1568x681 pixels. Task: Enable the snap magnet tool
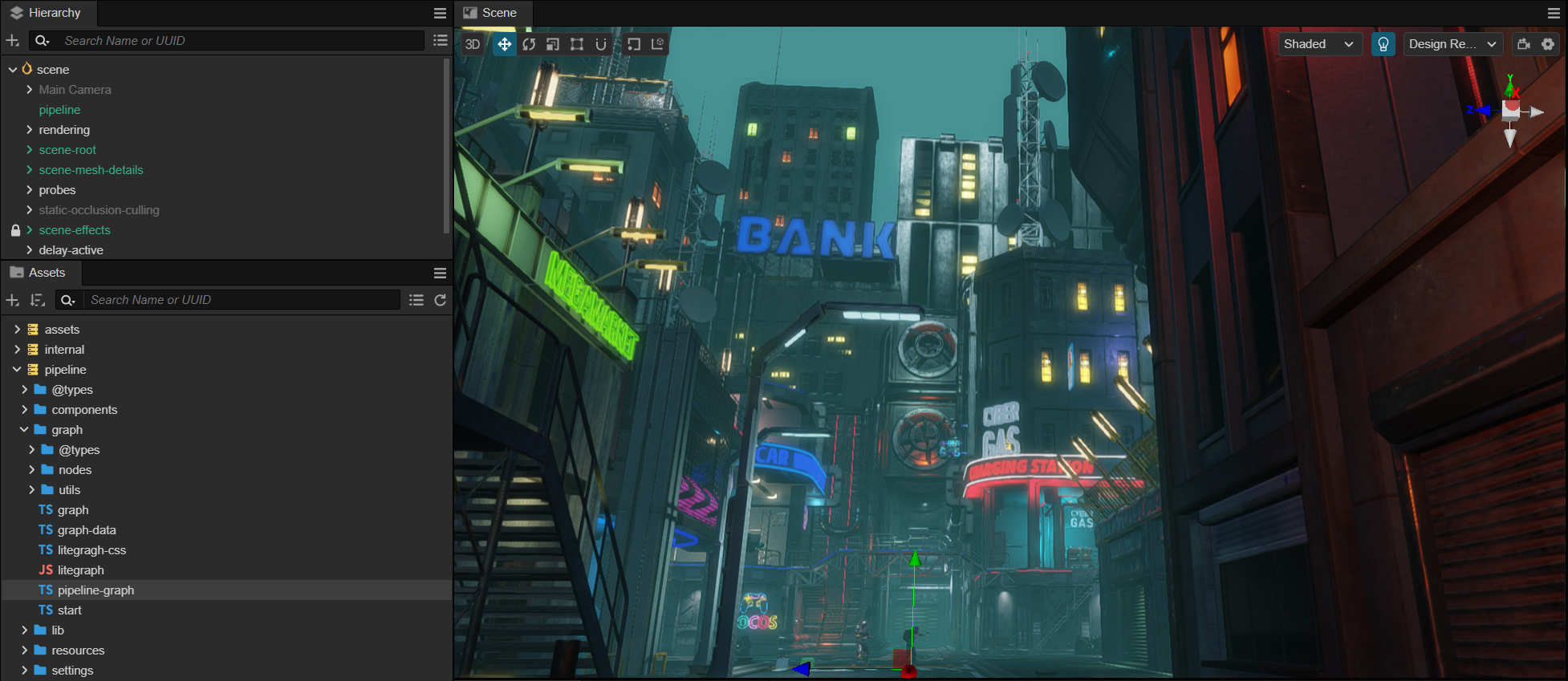point(601,44)
